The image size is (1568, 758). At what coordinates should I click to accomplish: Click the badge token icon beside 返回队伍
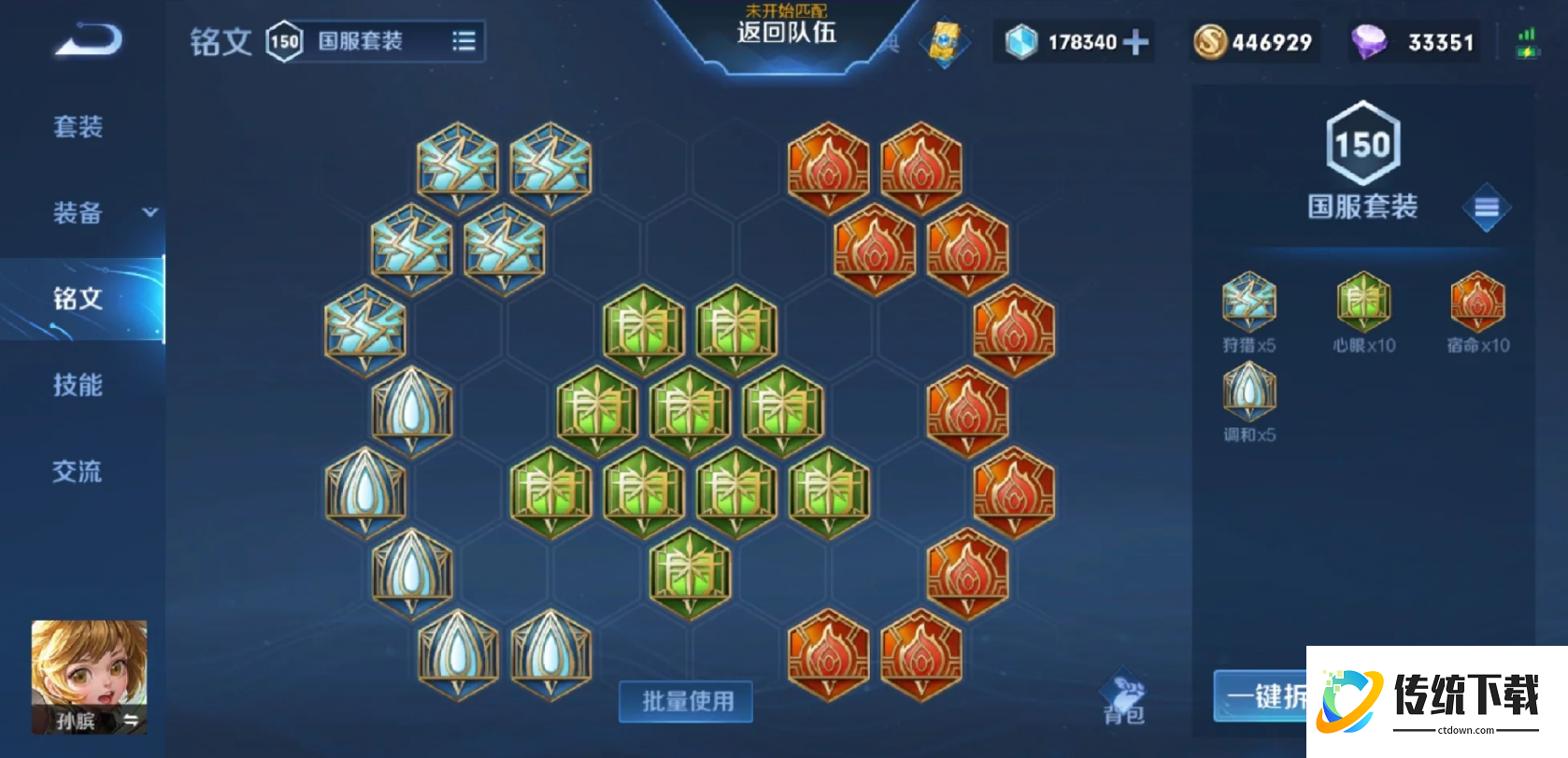(x=944, y=41)
